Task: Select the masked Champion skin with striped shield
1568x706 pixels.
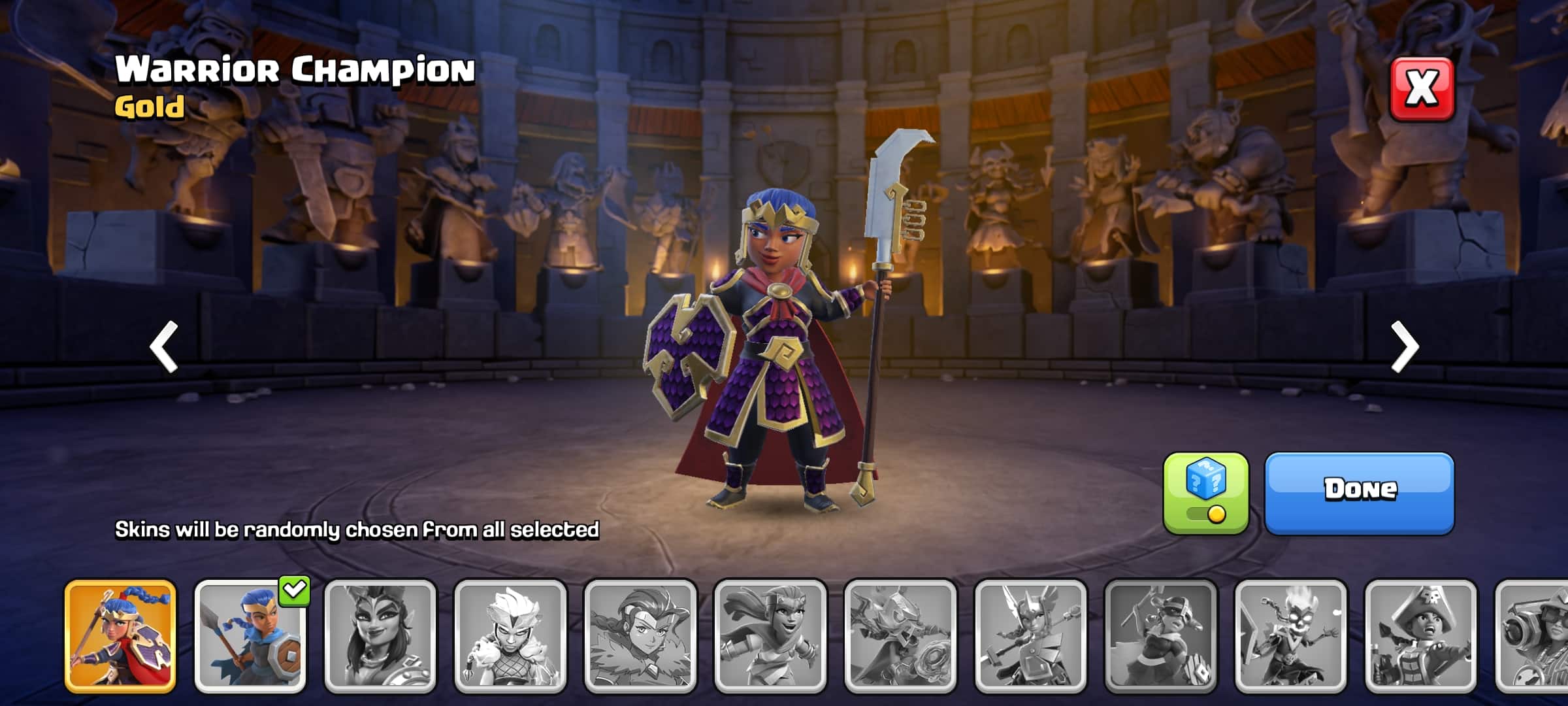Action: click(x=1160, y=636)
